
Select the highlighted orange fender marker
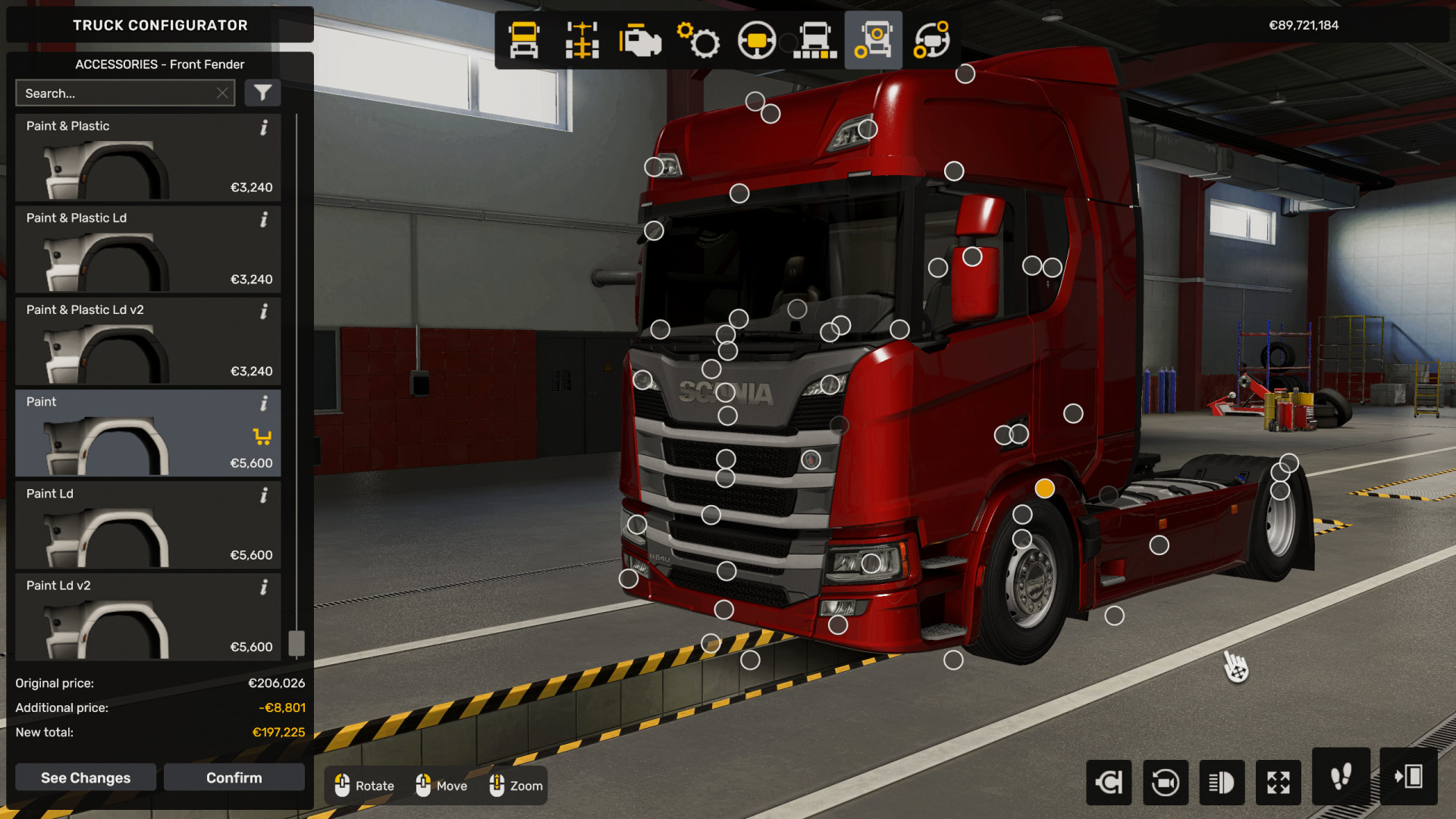(1044, 488)
